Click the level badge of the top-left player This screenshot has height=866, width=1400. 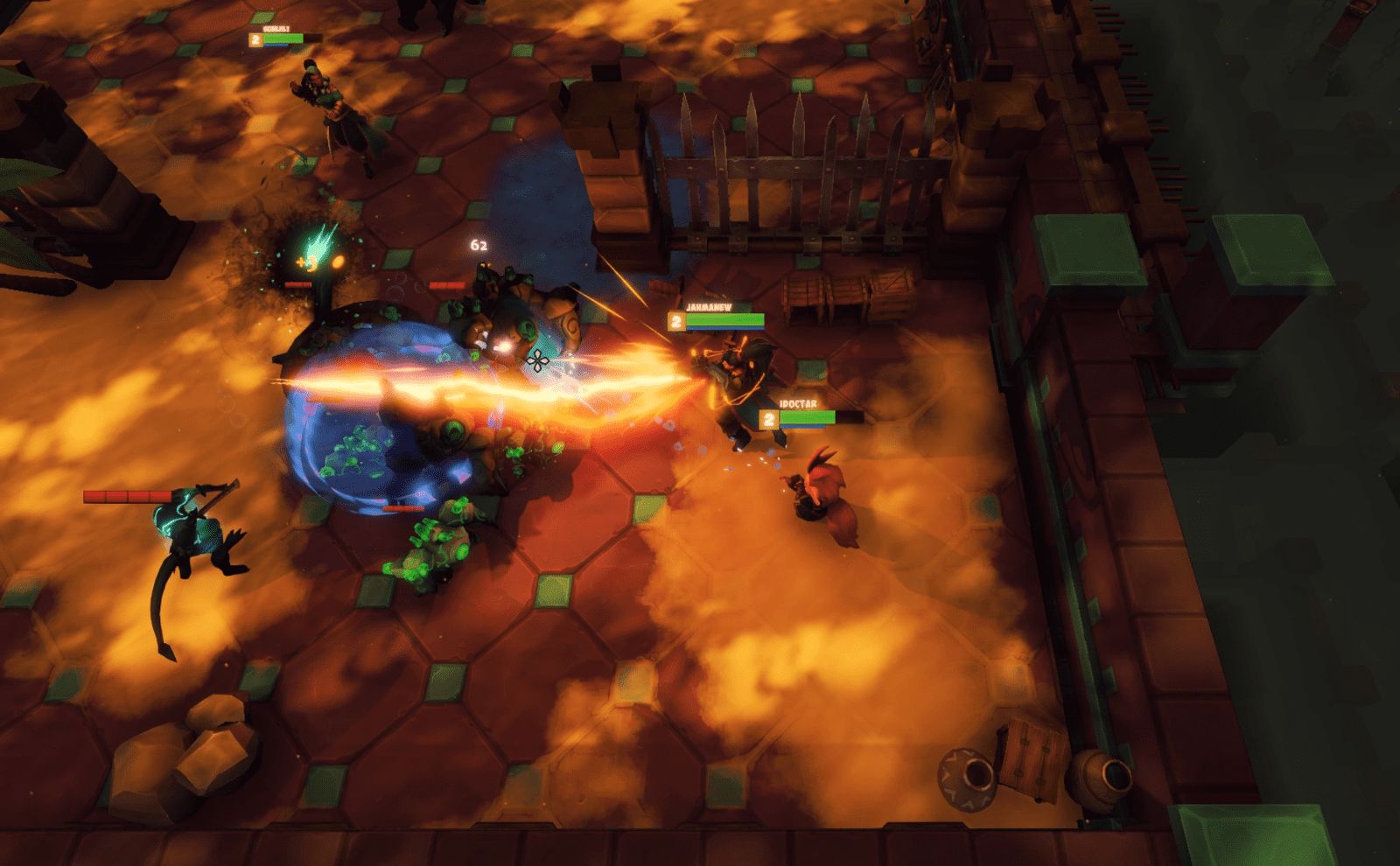(255, 39)
